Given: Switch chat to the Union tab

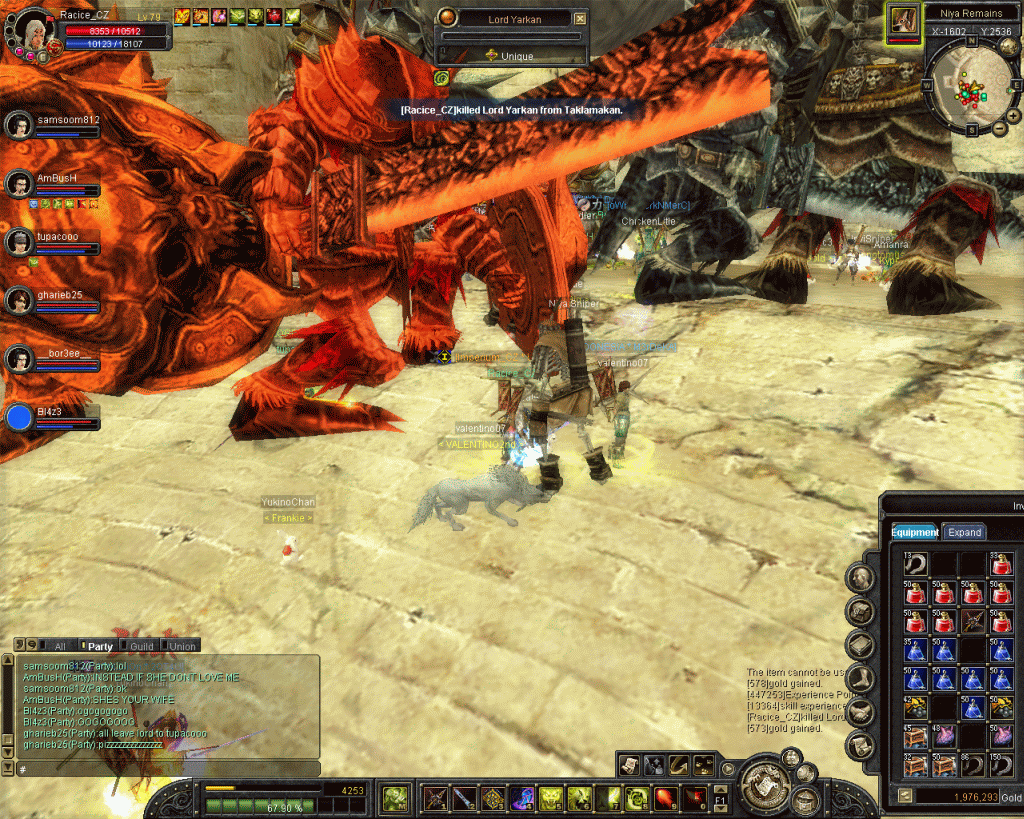Looking at the screenshot, I should coord(181,646).
